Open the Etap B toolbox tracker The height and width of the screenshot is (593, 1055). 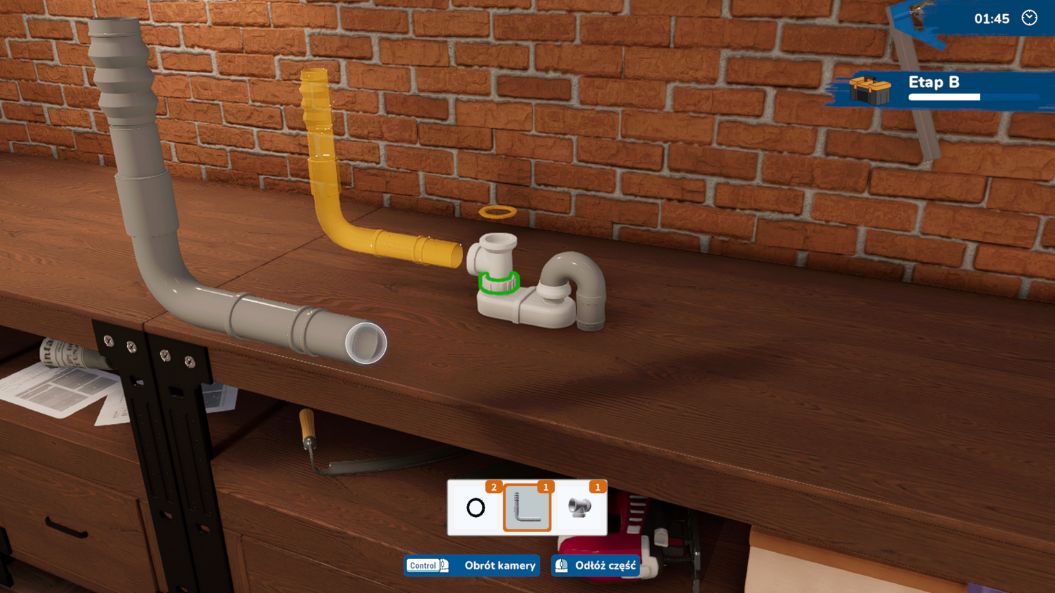[870, 90]
